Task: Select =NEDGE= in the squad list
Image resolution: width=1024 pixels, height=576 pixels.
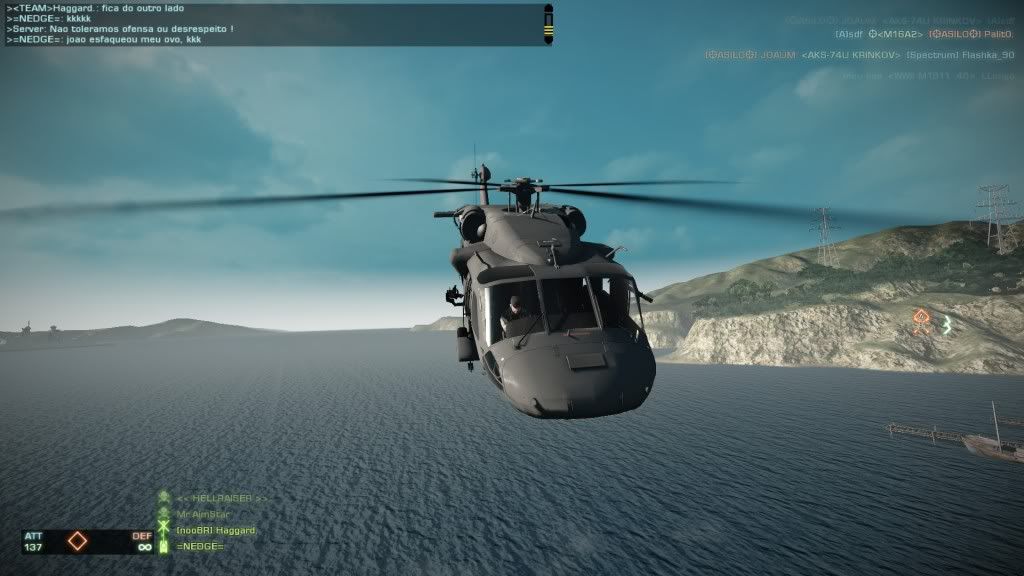Action: tap(200, 546)
